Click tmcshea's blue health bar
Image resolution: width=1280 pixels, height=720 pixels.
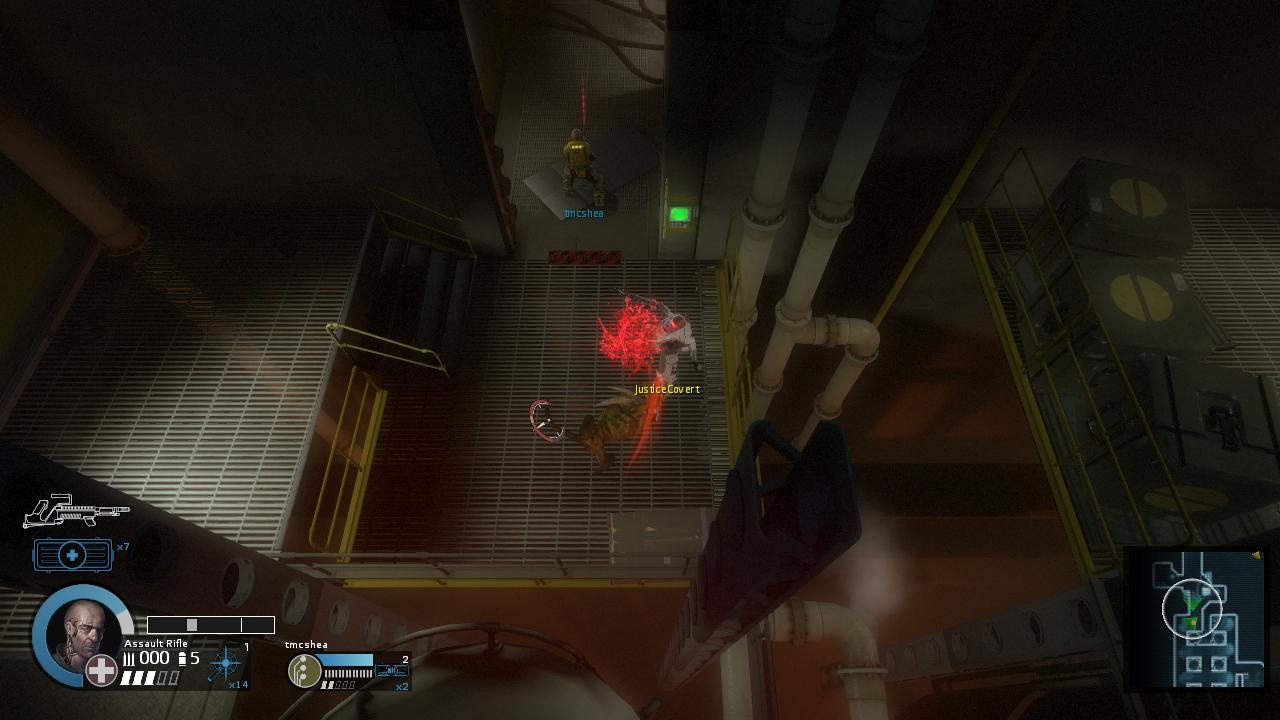[x=348, y=659]
